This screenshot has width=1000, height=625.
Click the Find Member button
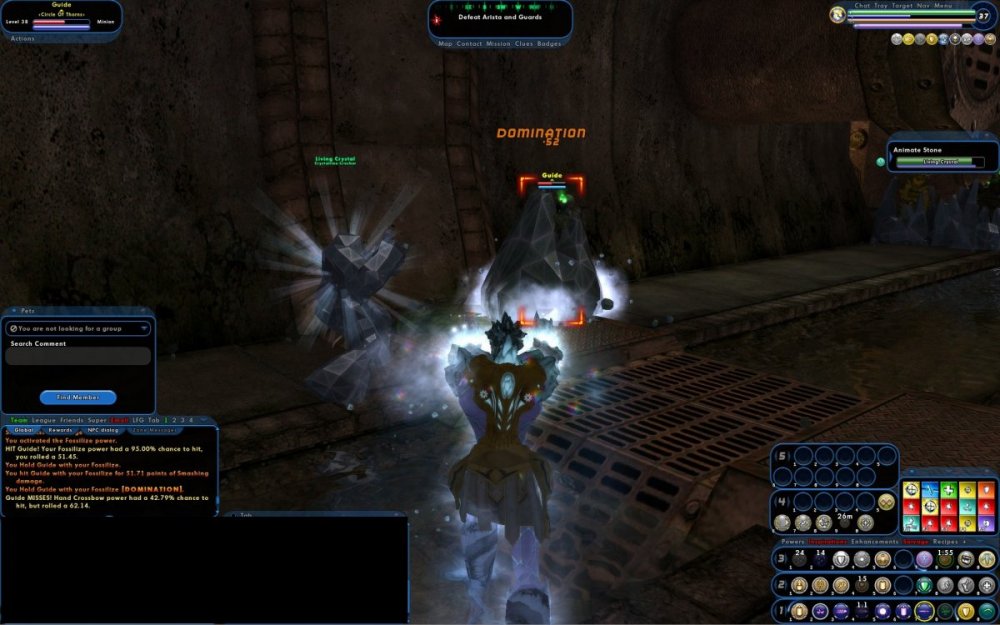[x=78, y=397]
